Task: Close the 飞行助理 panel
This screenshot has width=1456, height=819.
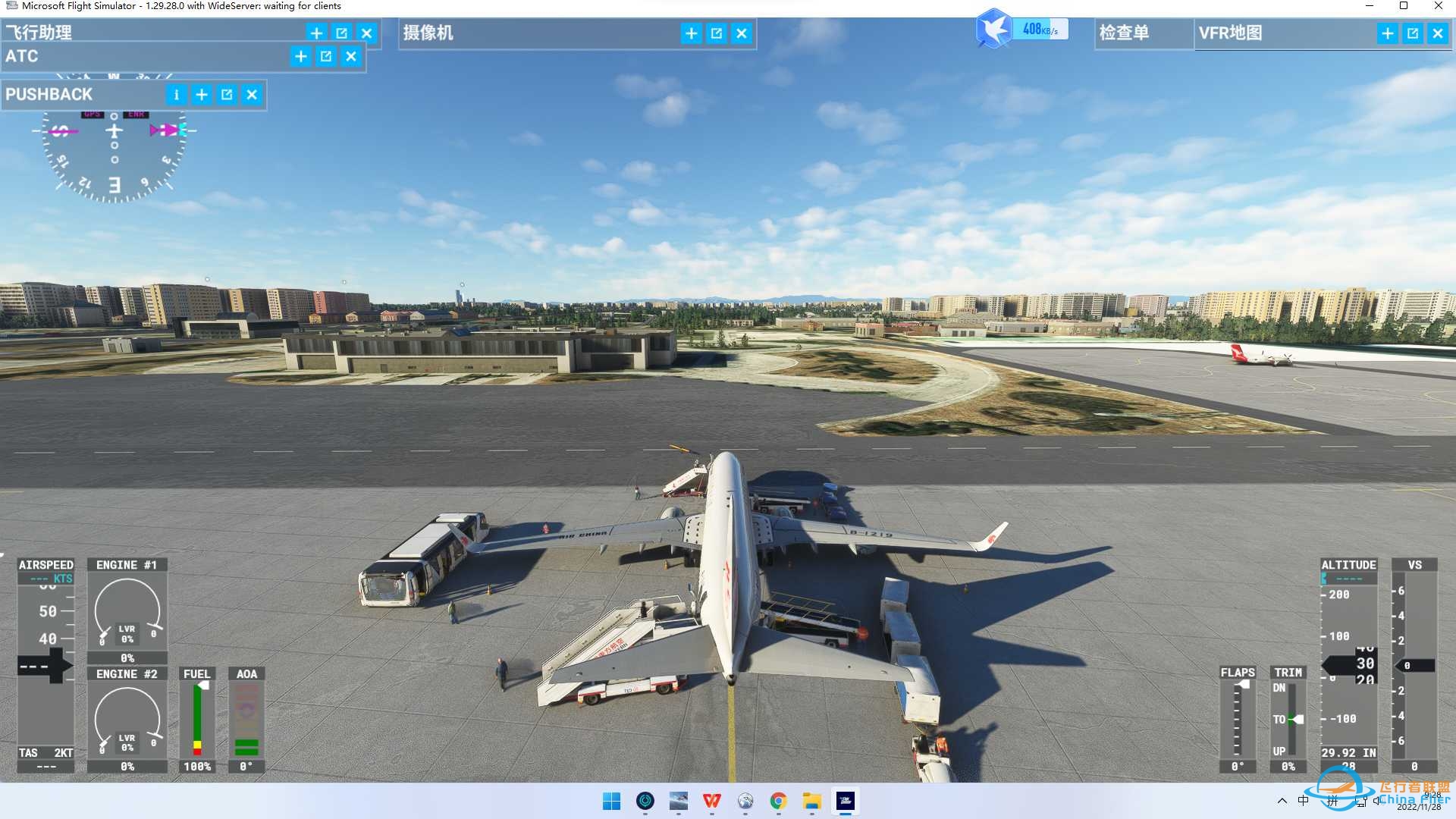Action: coord(366,33)
